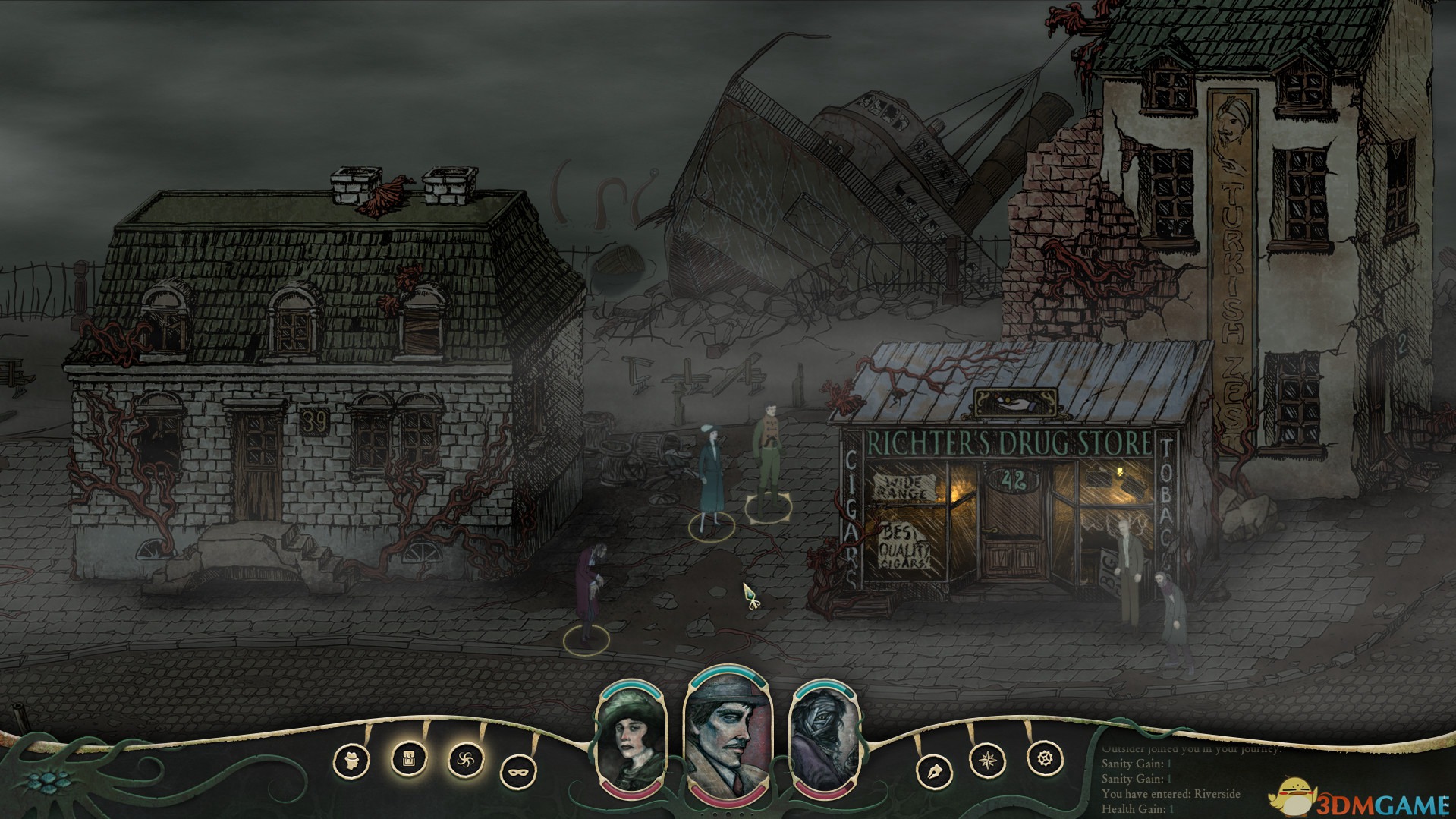The image size is (1456, 819).
Task: Open the journal (fountain pen nib icon)
Action: point(934,772)
